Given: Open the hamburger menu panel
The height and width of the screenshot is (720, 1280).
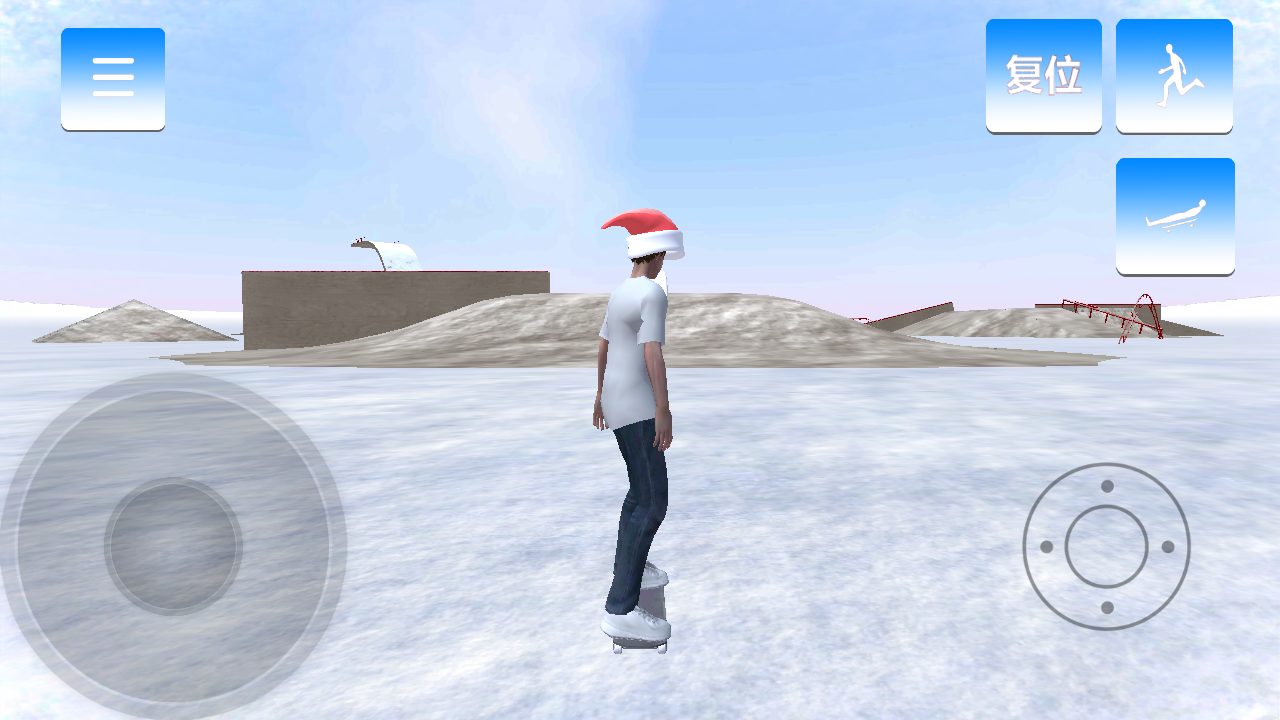Looking at the screenshot, I should [x=113, y=77].
